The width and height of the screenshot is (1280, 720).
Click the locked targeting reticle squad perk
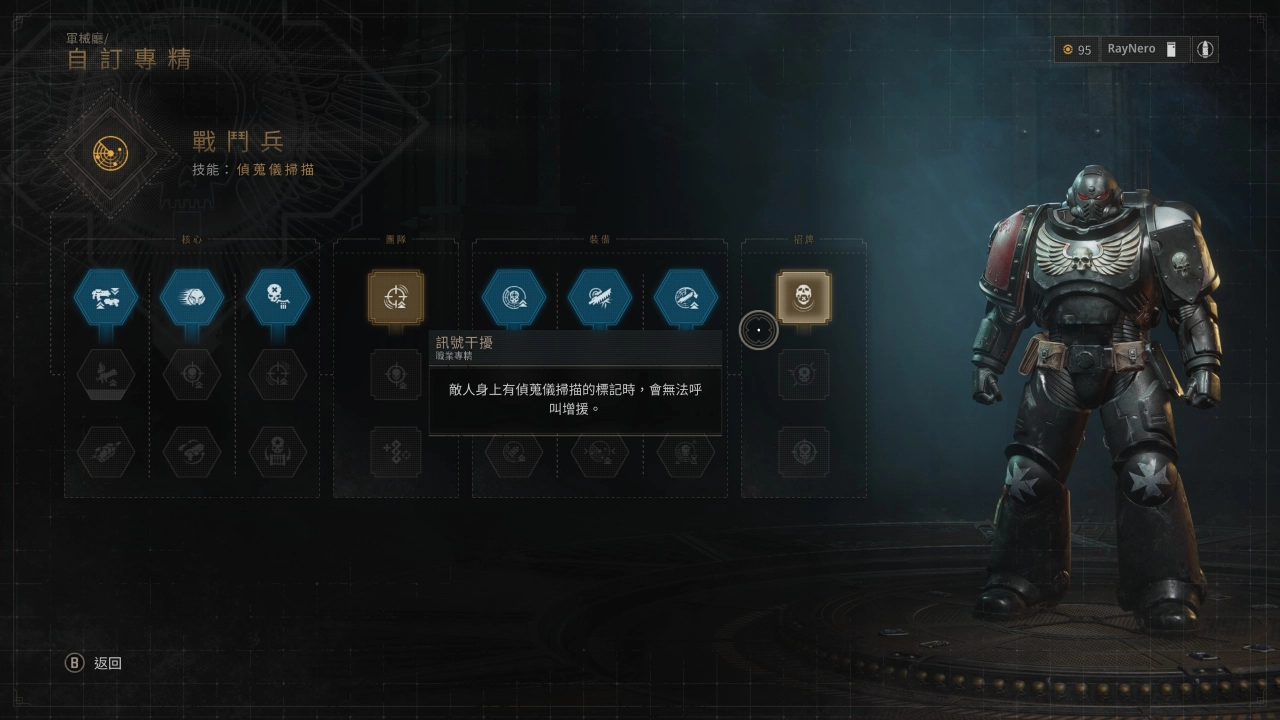(x=396, y=375)
